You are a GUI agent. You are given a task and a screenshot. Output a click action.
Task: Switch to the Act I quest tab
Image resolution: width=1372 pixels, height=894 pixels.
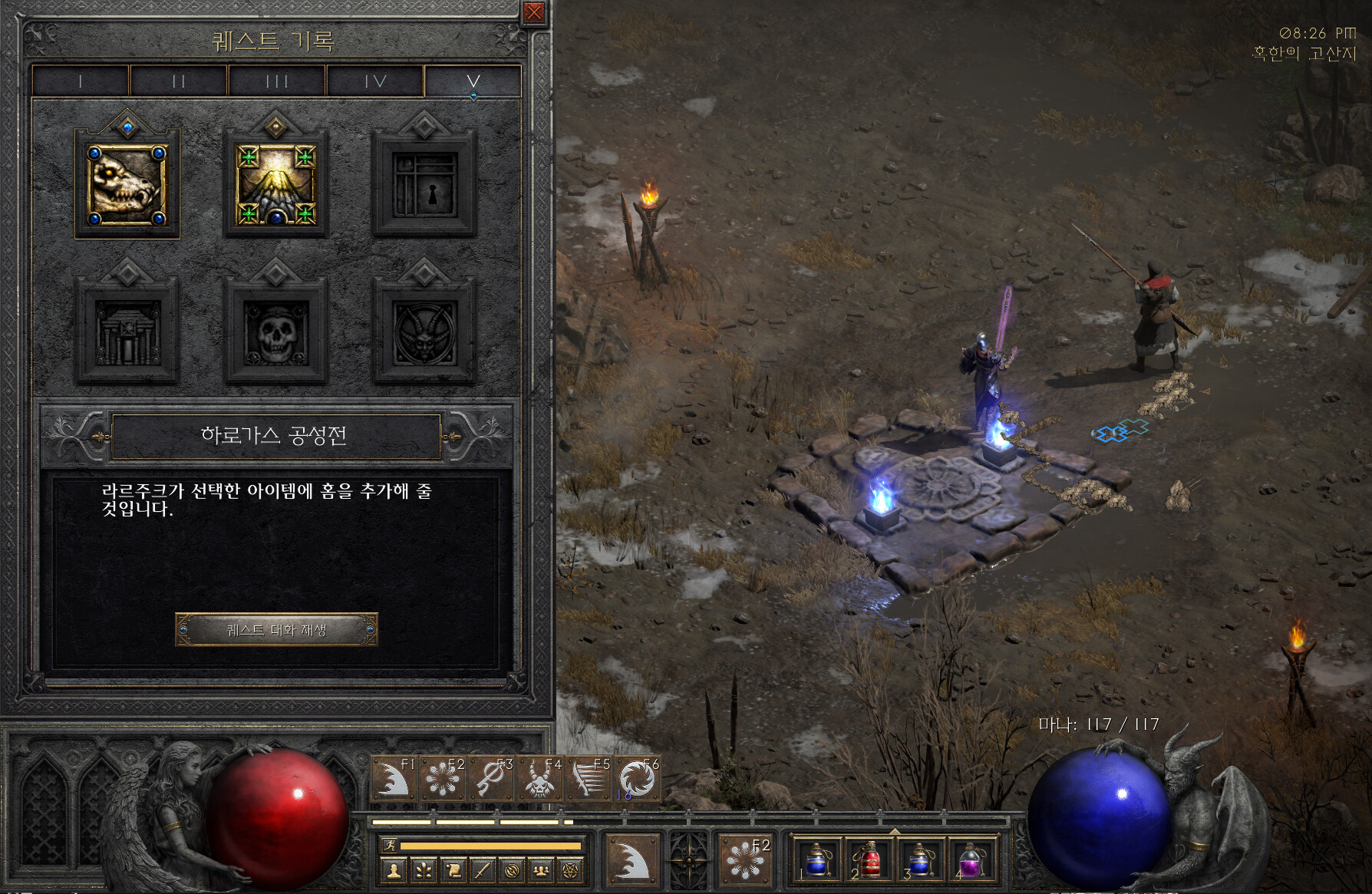pyautogui.click(x=81, y=81)
